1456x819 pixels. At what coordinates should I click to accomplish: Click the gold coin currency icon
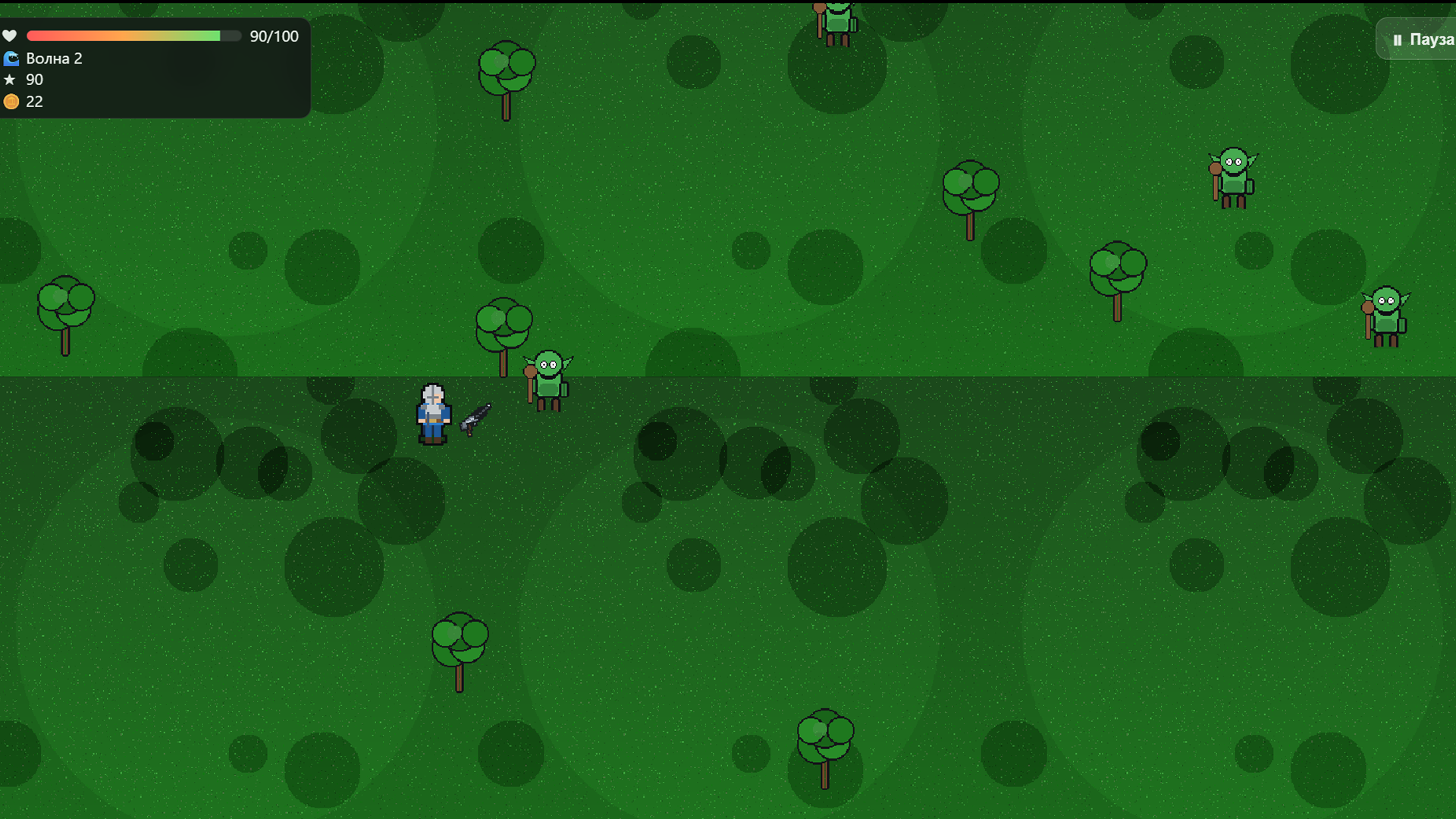(x=11, y=101)
